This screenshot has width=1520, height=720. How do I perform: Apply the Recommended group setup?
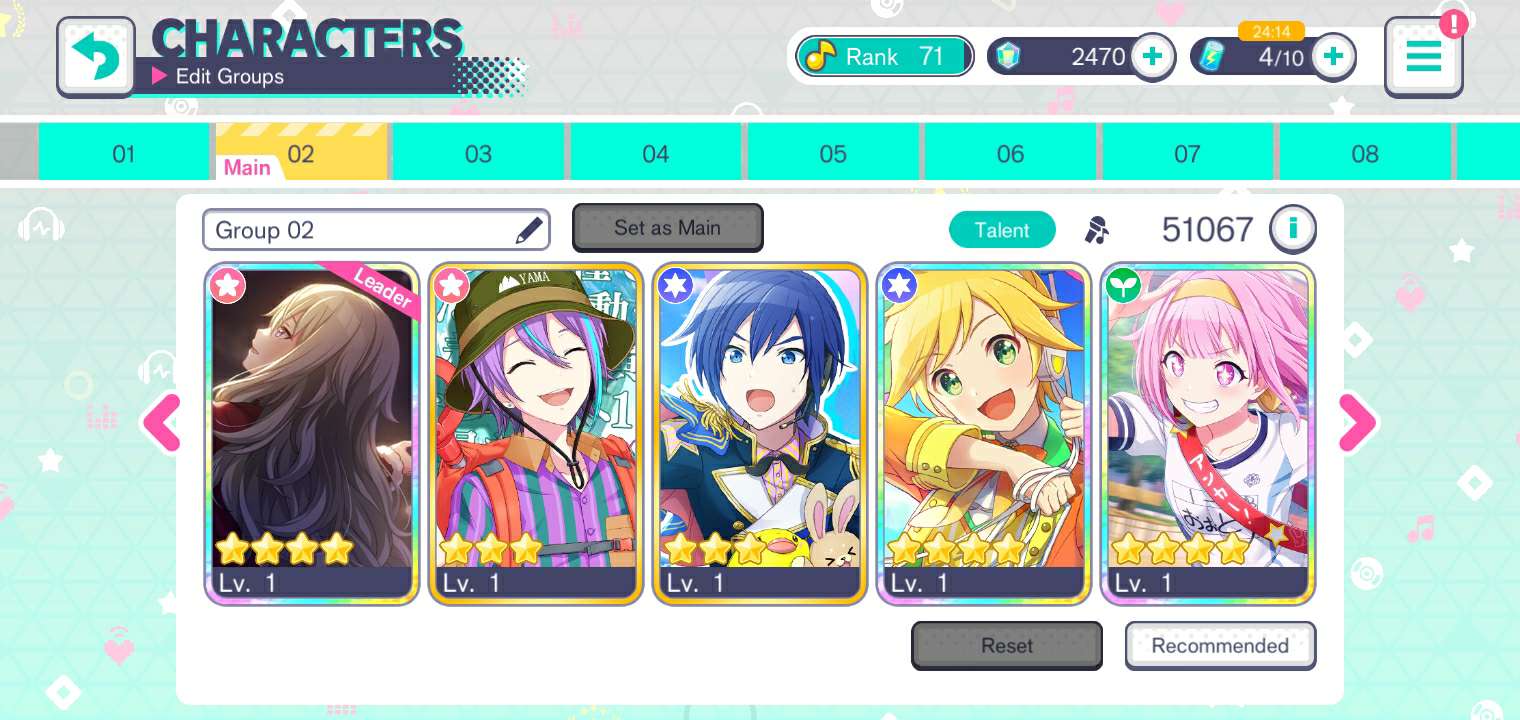[x=1220, y=646]
